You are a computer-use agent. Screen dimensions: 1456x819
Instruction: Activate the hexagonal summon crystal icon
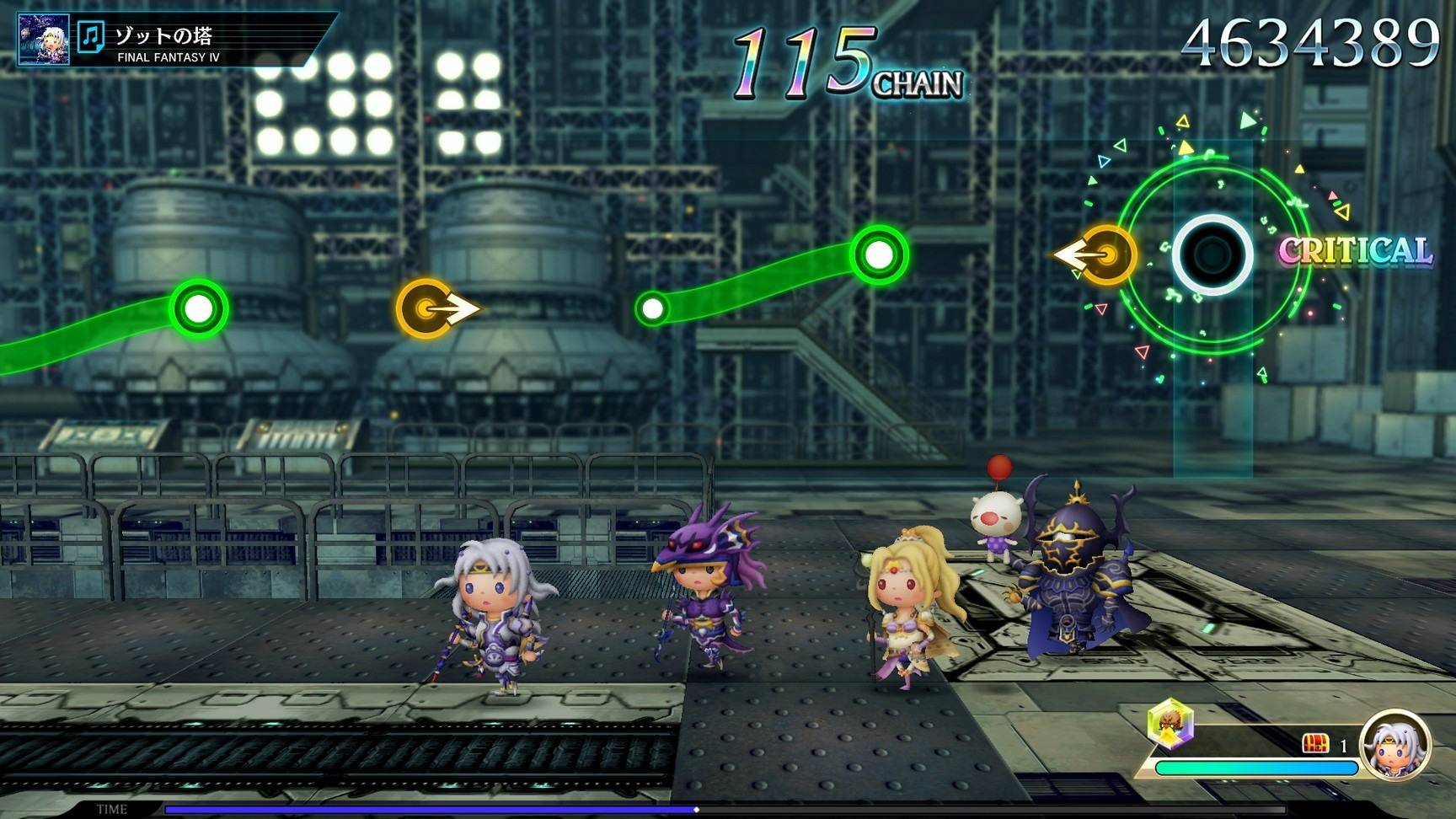point(1170,723)
